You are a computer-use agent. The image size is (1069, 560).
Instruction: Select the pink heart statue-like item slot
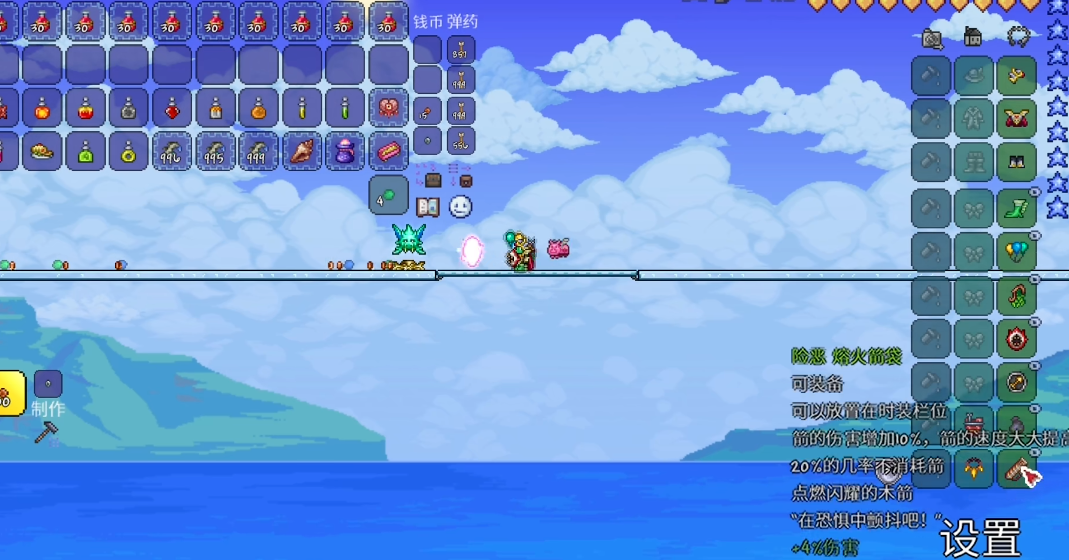click(x=388, y=108)
